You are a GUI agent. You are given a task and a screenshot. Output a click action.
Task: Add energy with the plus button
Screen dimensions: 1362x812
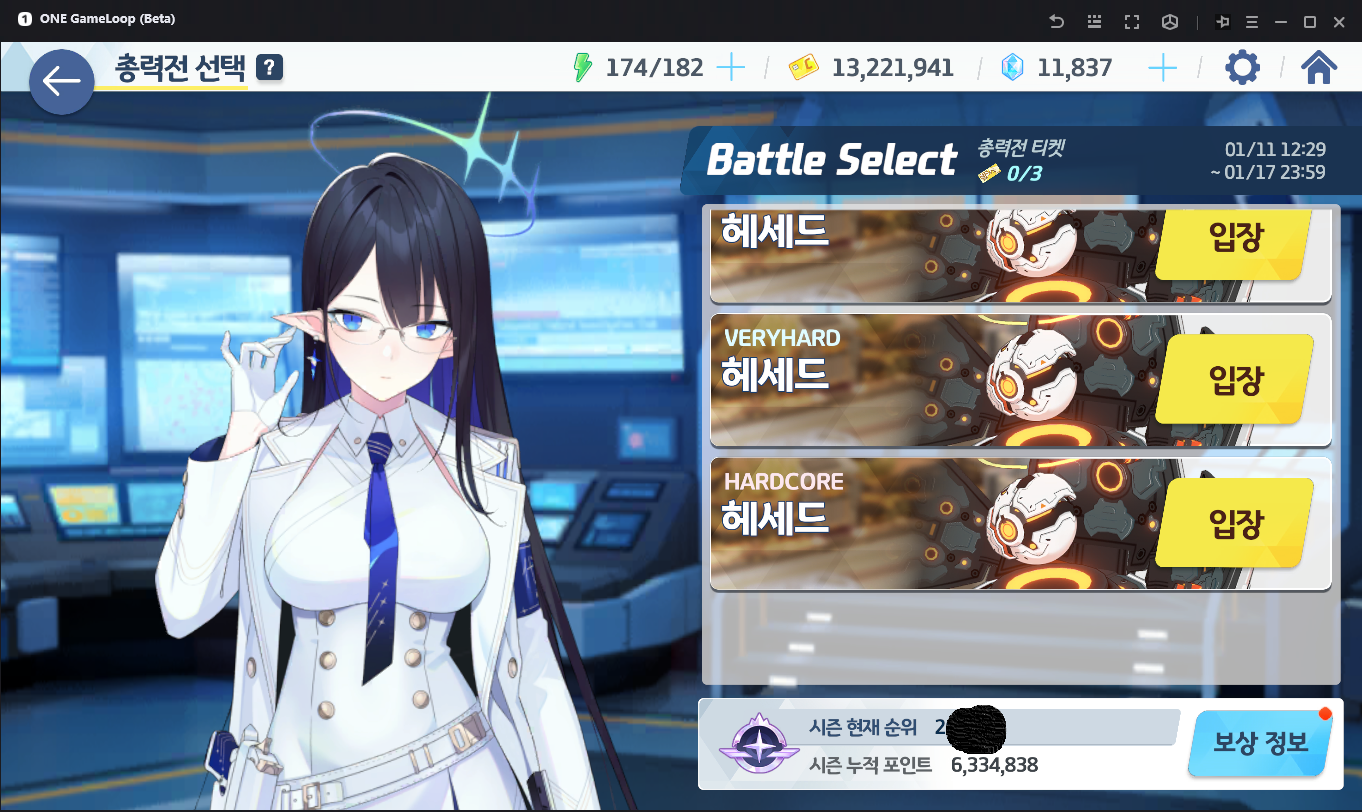pos(732,68)
